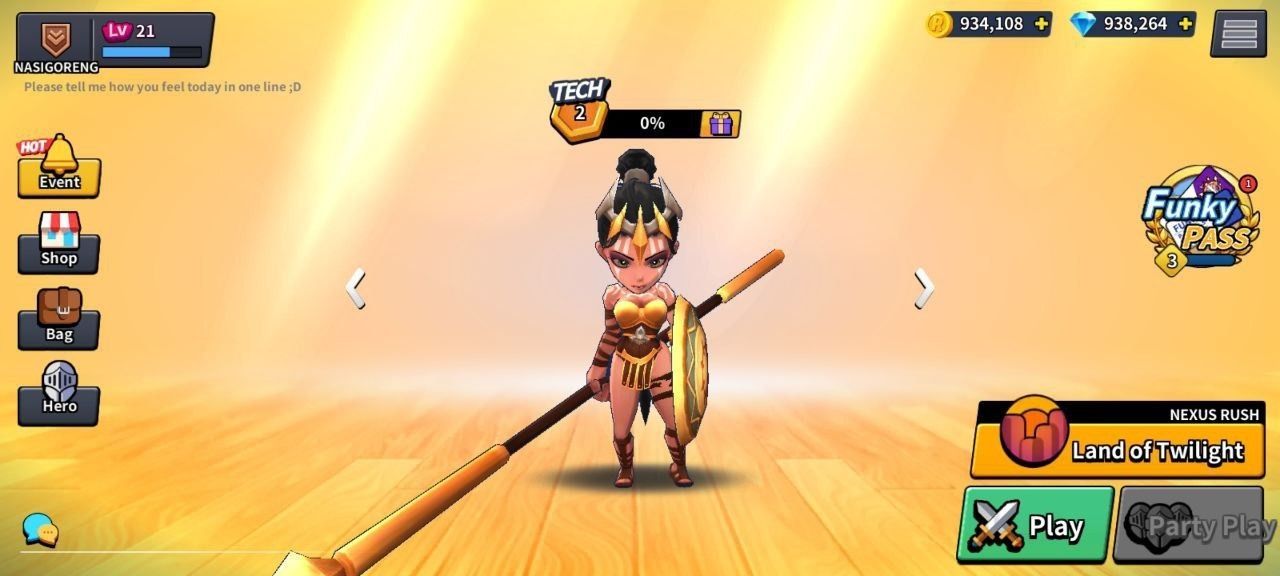
Task: Start a match with Play button
Action: (1035, 525)
